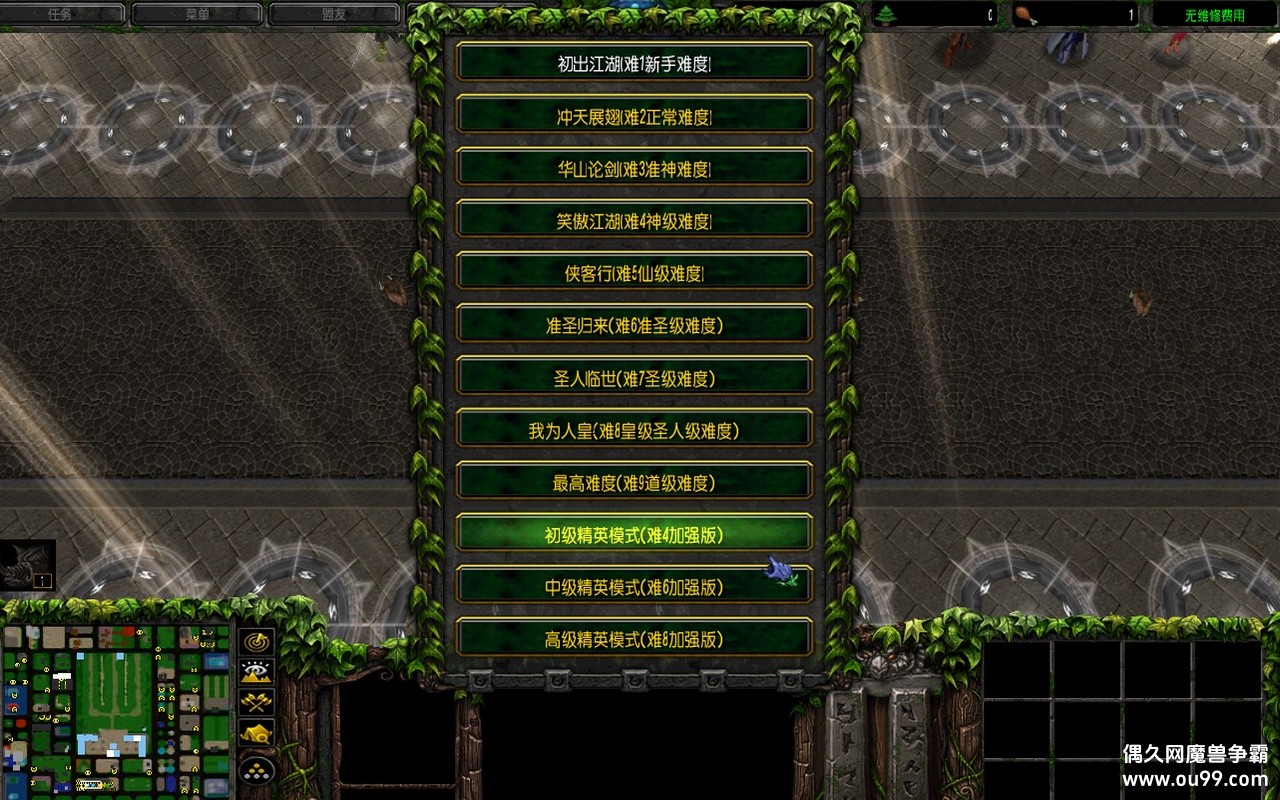
Task: Open the 菜单 game menu
Action: [197, 13]
